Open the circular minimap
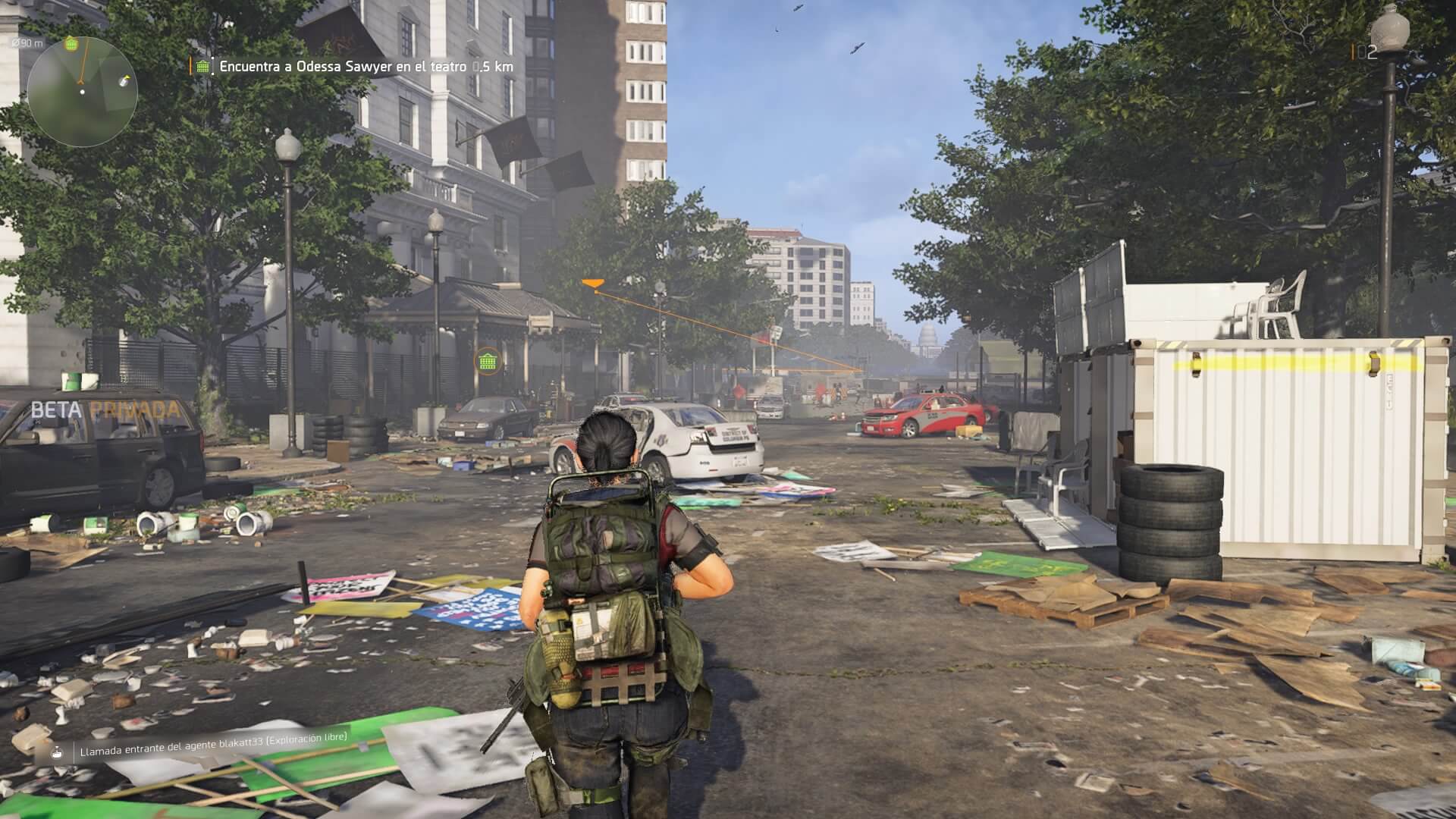 coord(82,92)
